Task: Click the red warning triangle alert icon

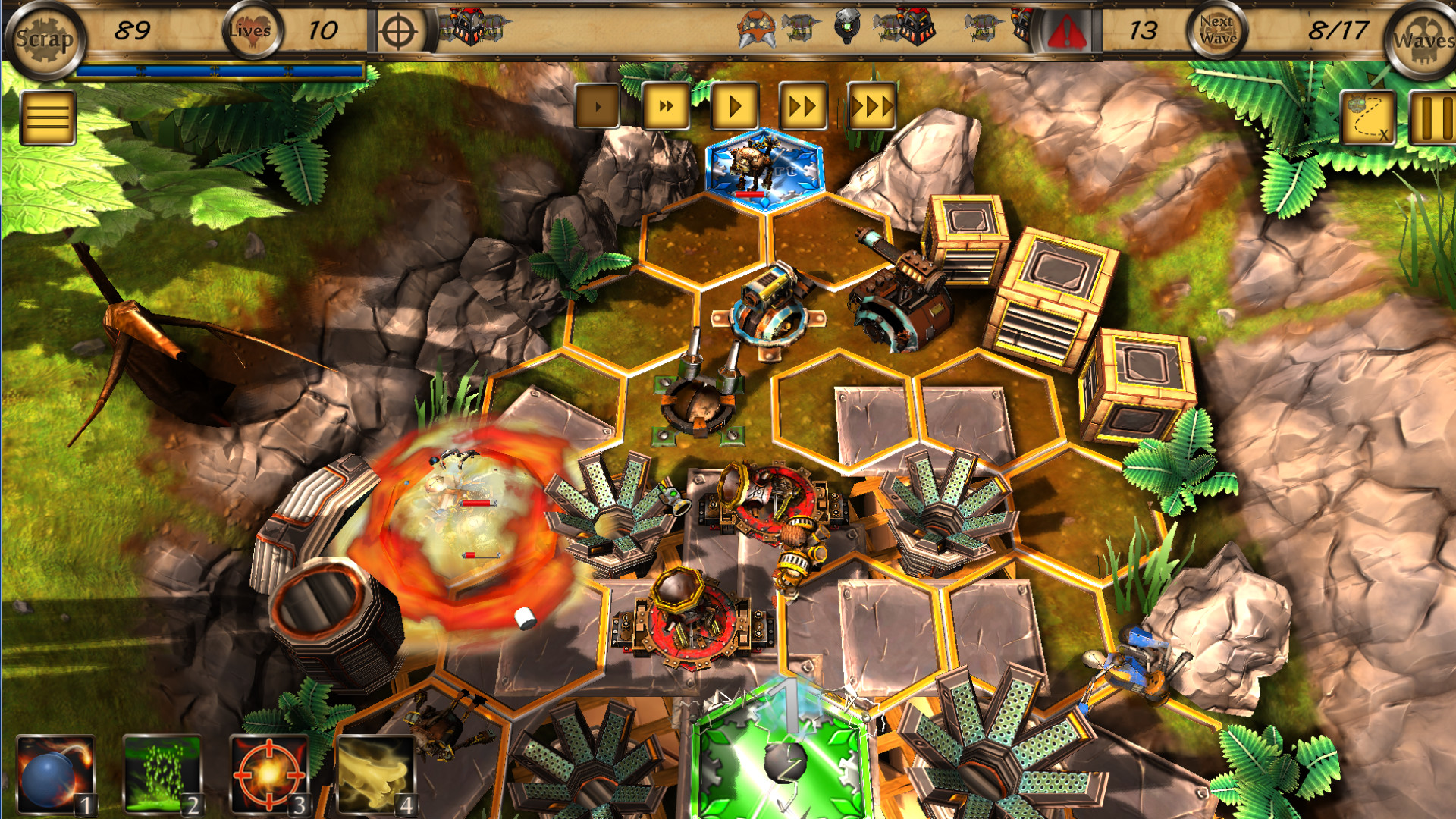Action: pyautogui.click(x=1066, y=30)
